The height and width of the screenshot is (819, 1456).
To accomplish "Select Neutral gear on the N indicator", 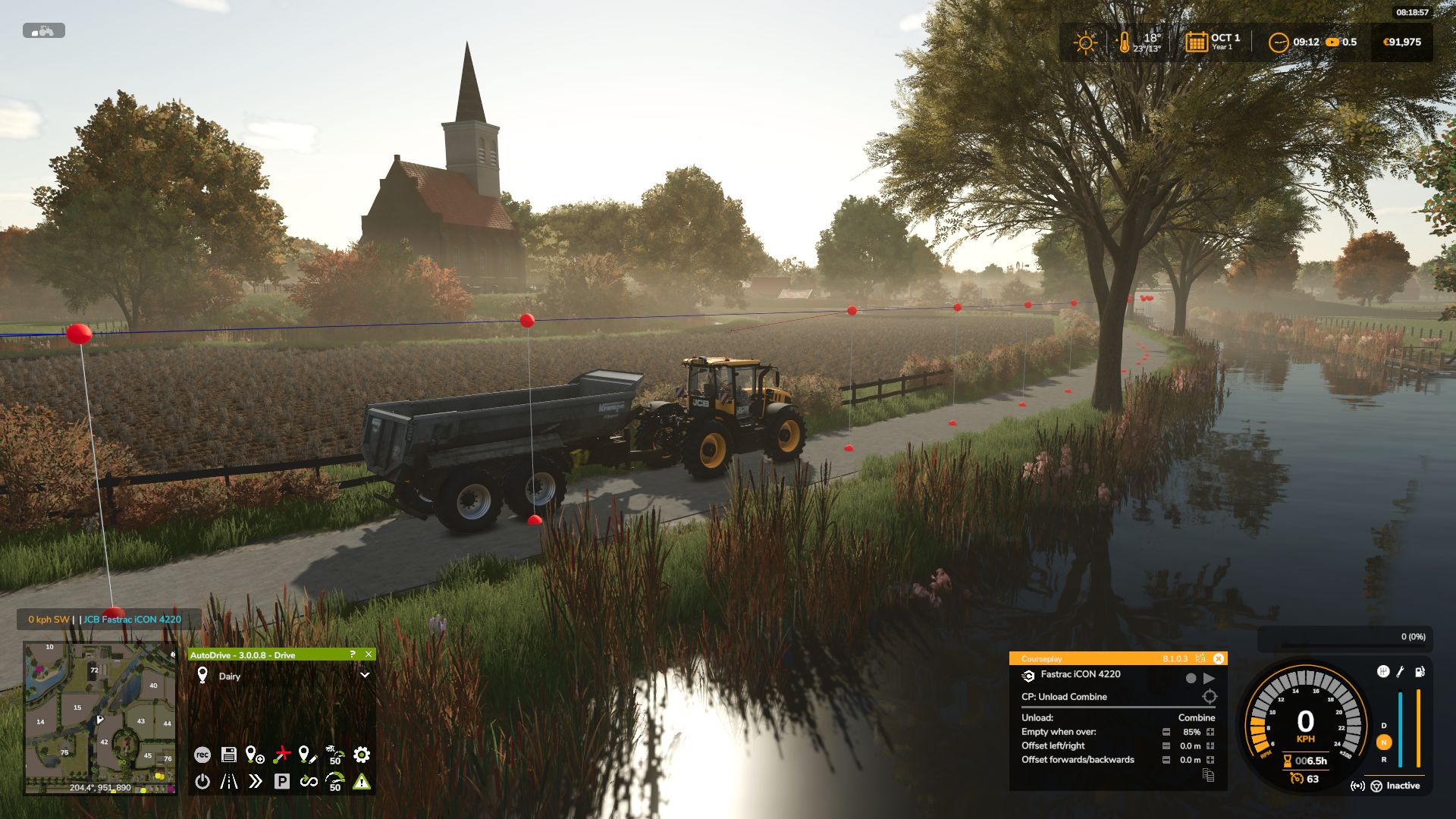I will pos(1384,742).
